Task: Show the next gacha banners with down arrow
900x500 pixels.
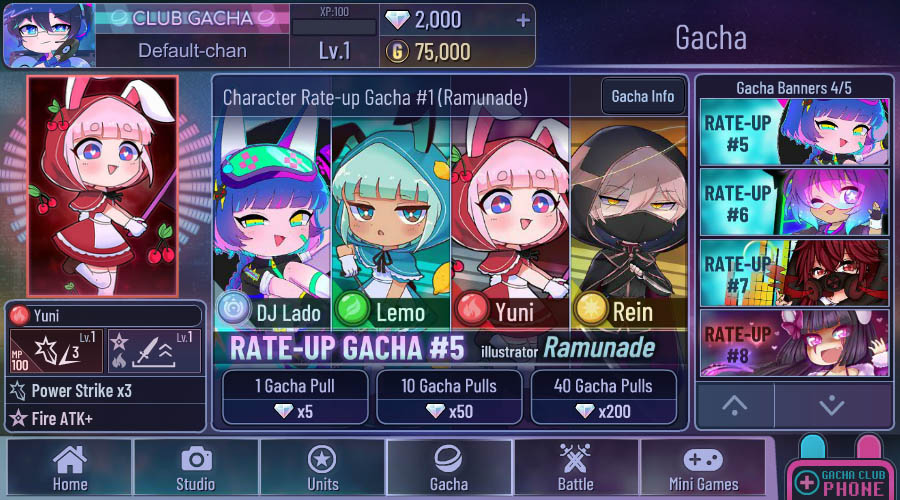Action: pyautogui.click(x=832, y=405)
